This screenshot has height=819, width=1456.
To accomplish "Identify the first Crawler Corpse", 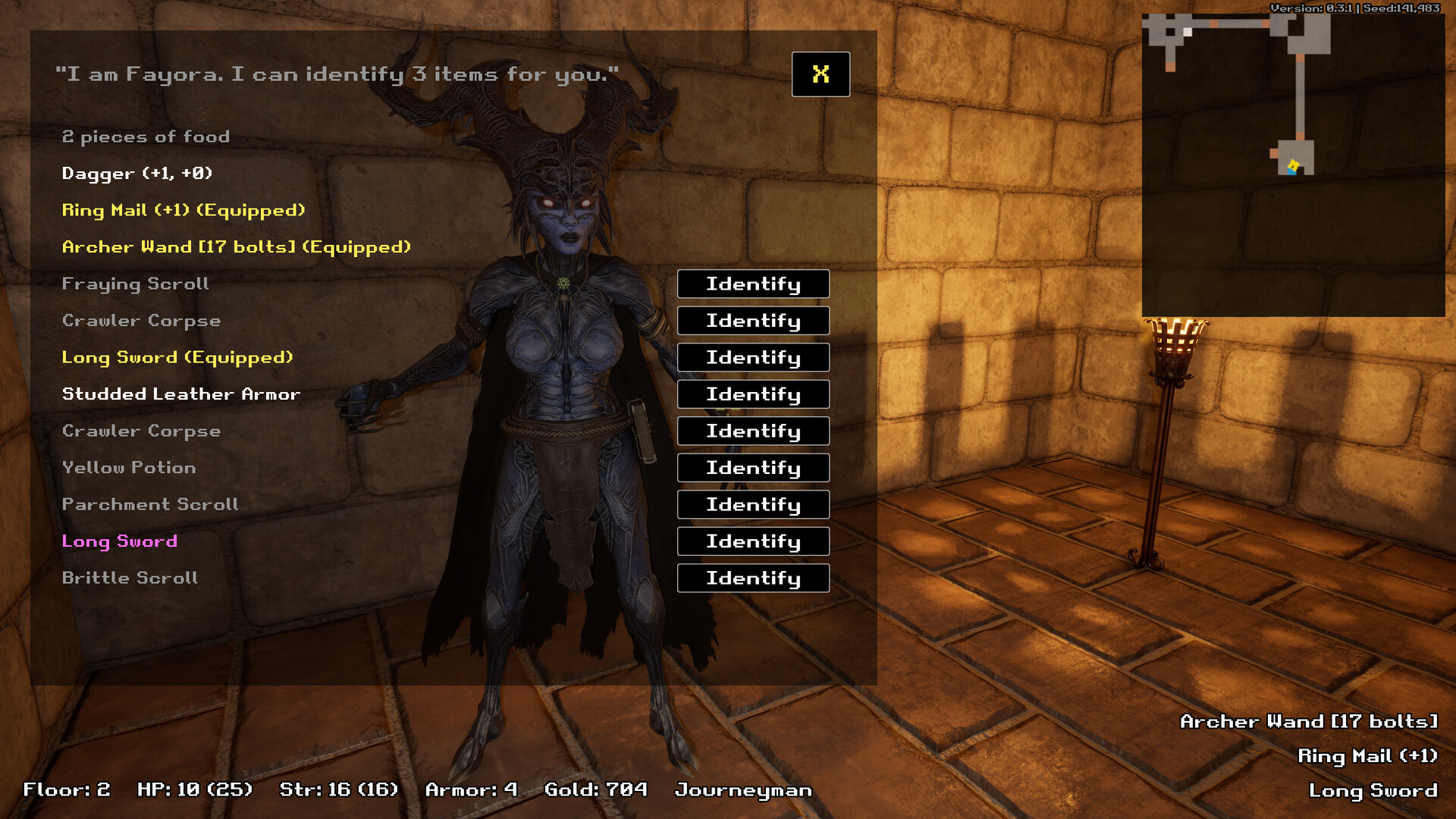I will click(752, 321).
